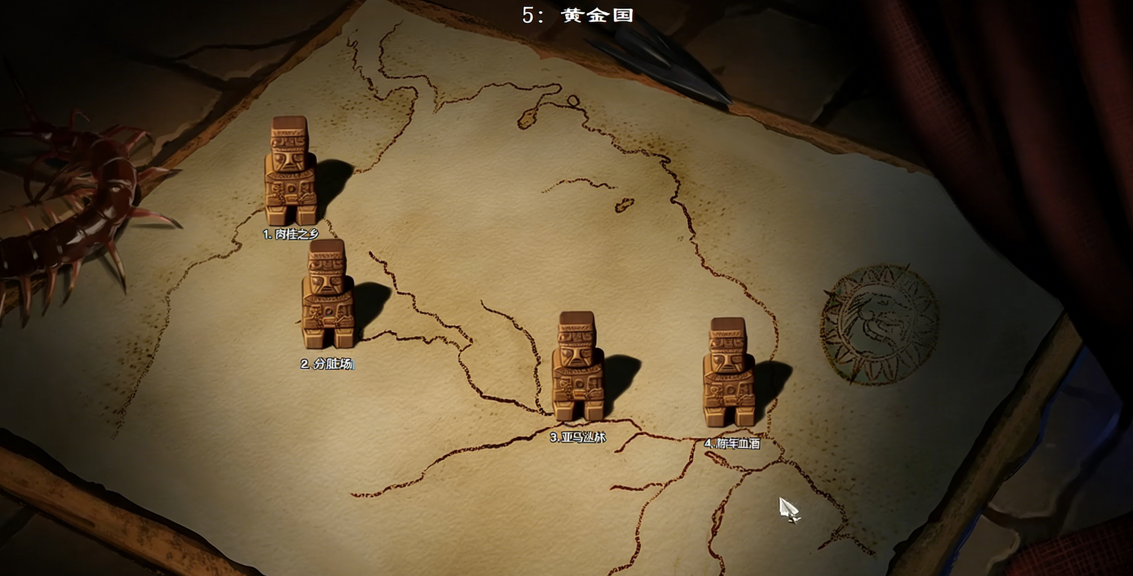Open scenario 3 亚马逊林 statue marker

point(578,367)
